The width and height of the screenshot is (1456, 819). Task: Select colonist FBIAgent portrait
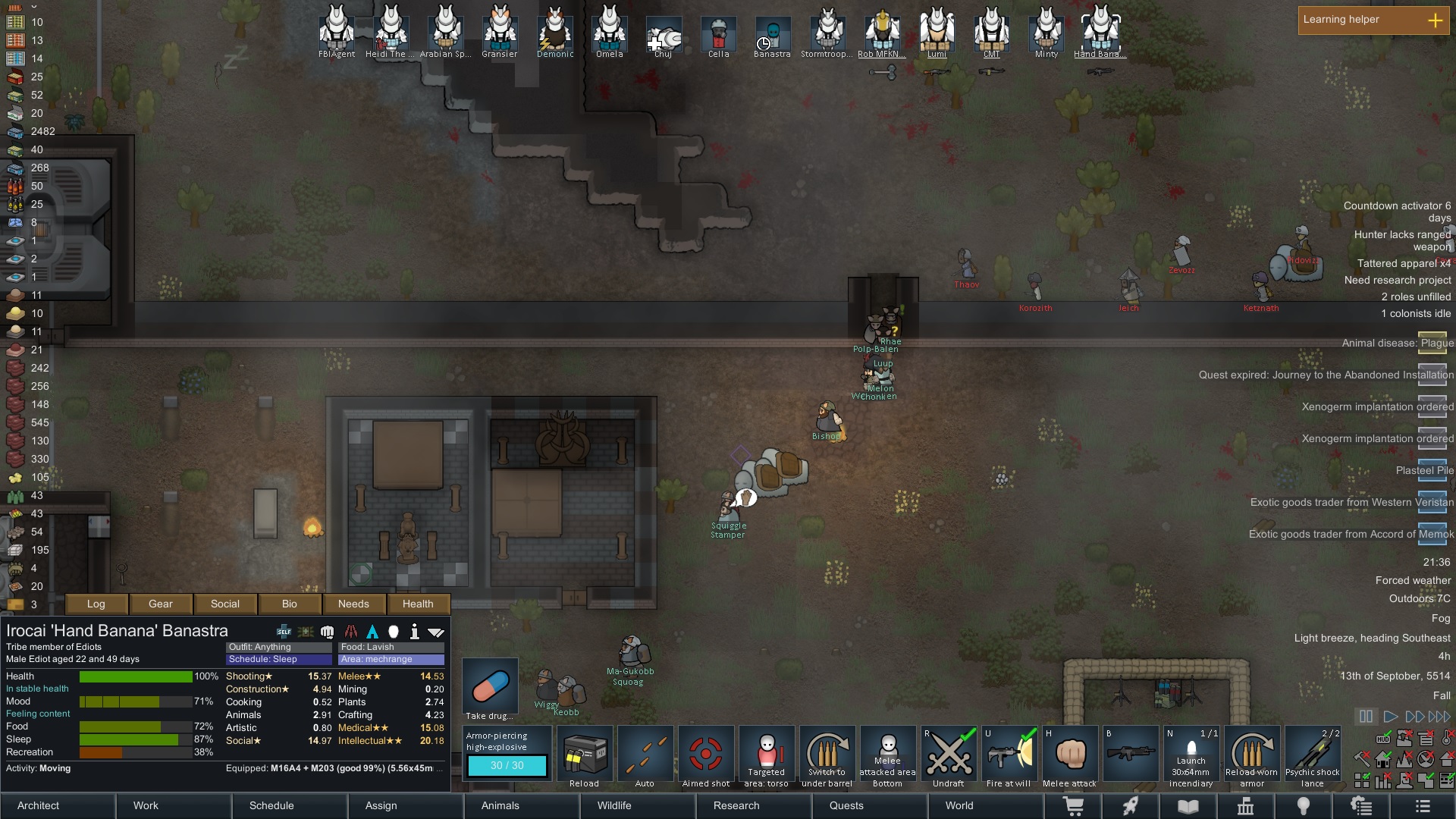337,32
